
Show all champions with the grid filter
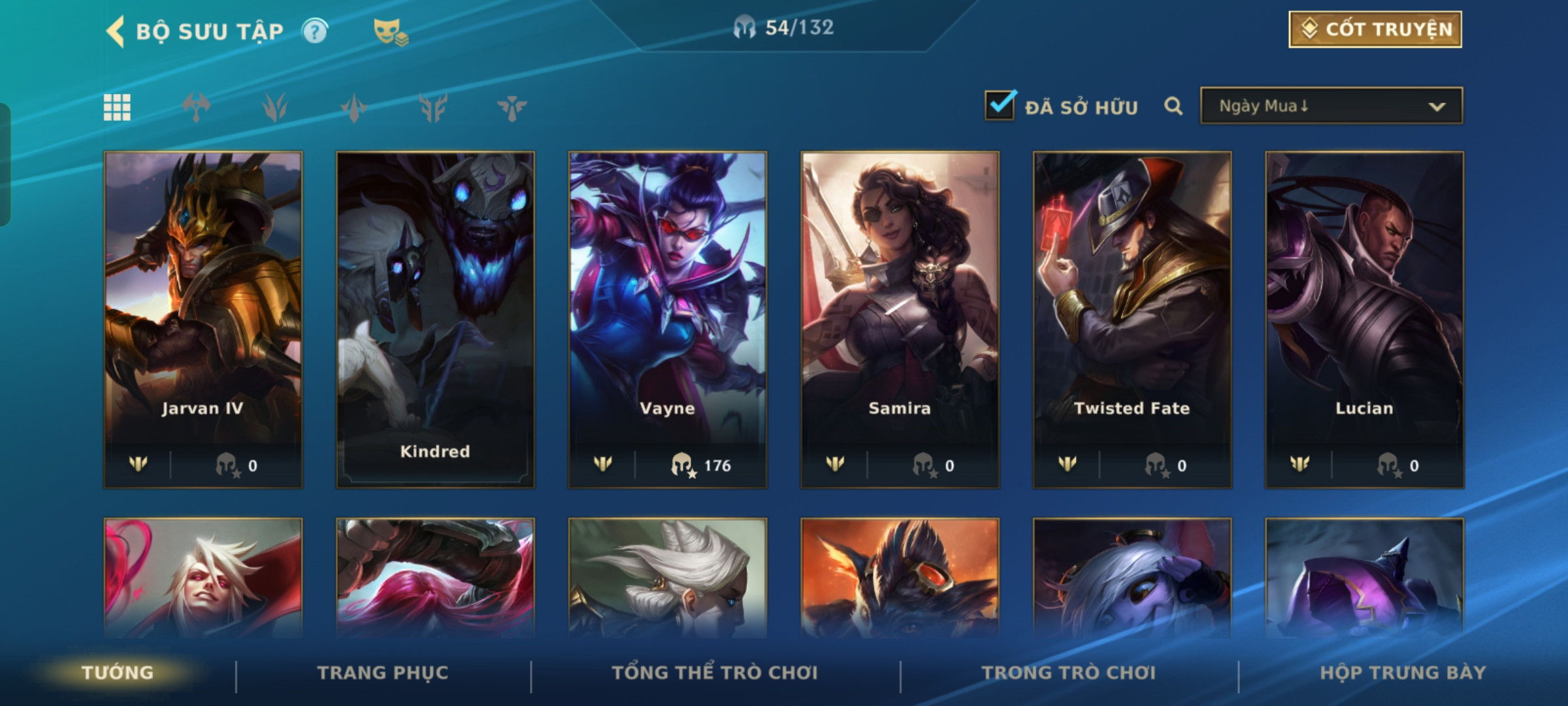118,107
